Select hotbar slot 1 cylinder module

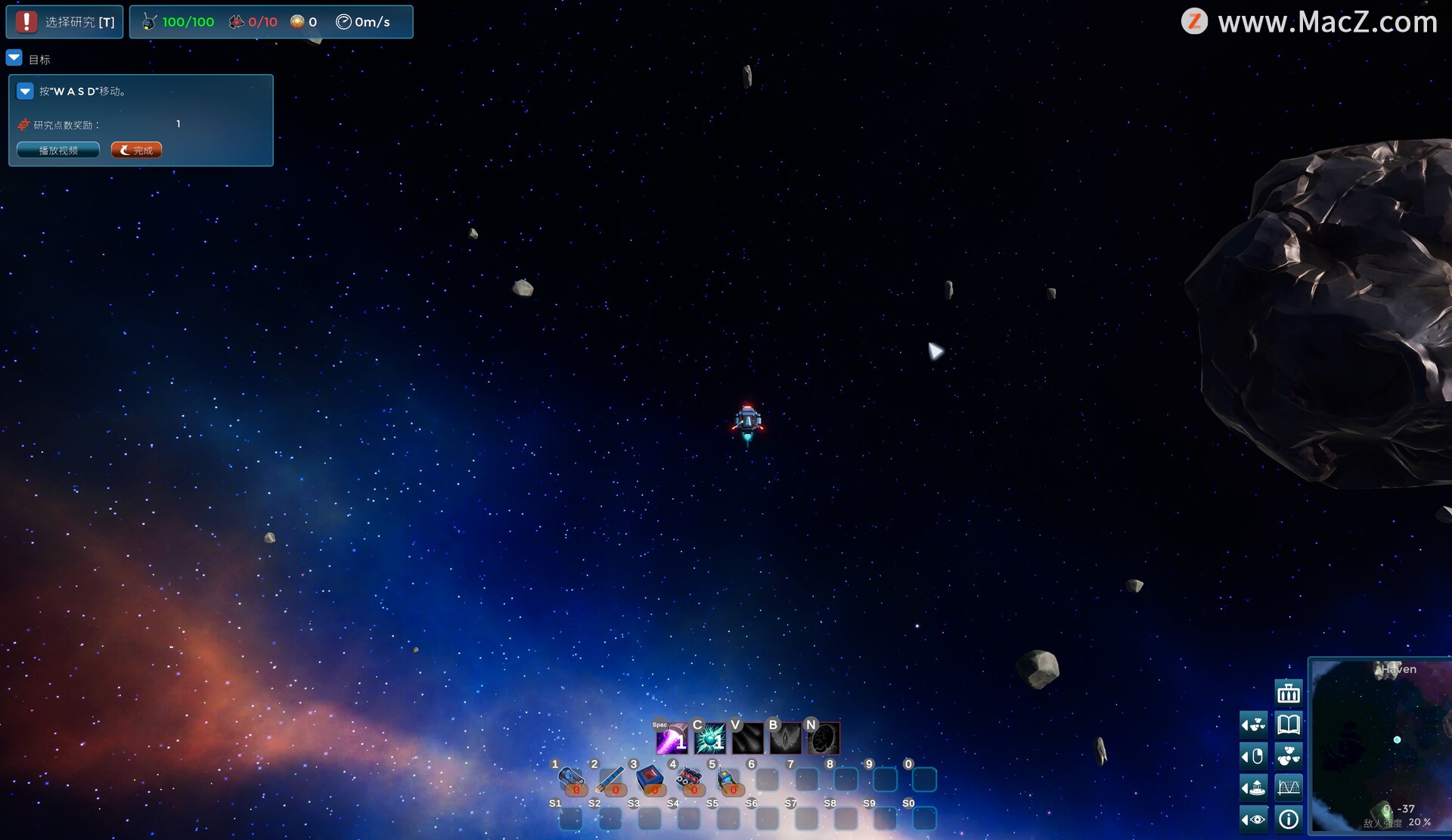(x=571, y=780)
